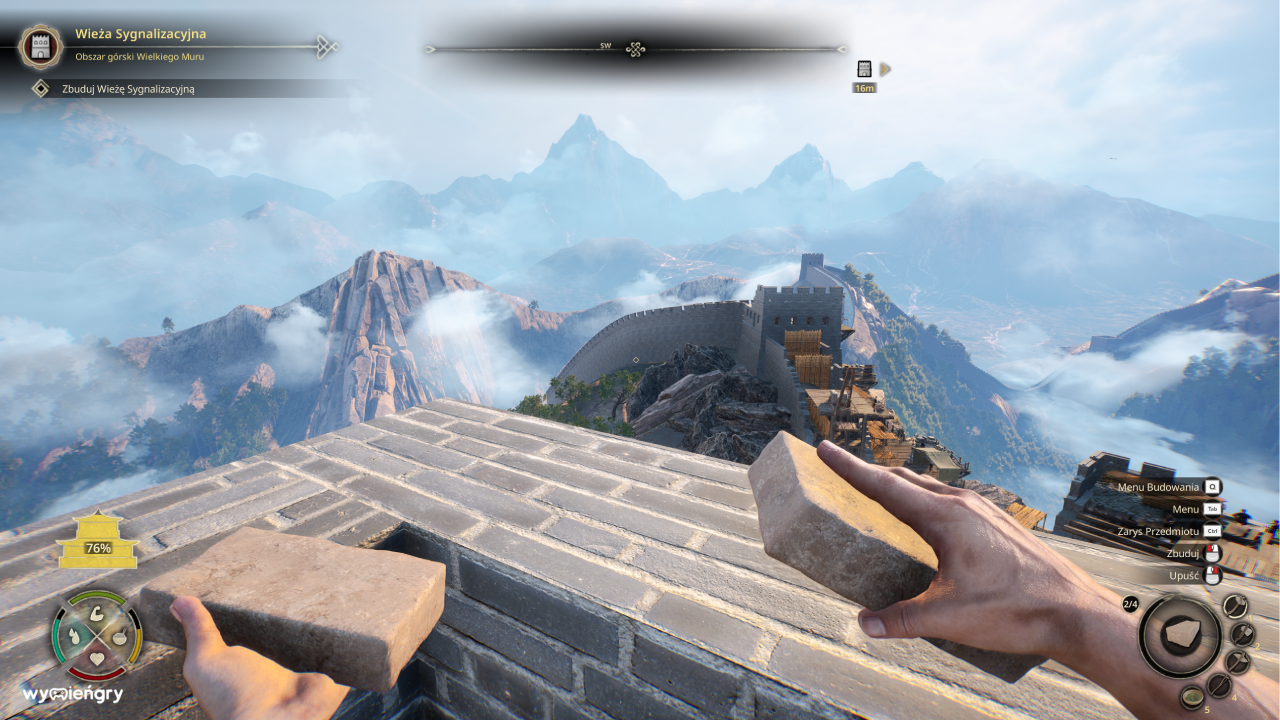
Task: Expand the objective Zbuduj Wieżę Sygnalizacyjną
Action: (x=128, y=88)
